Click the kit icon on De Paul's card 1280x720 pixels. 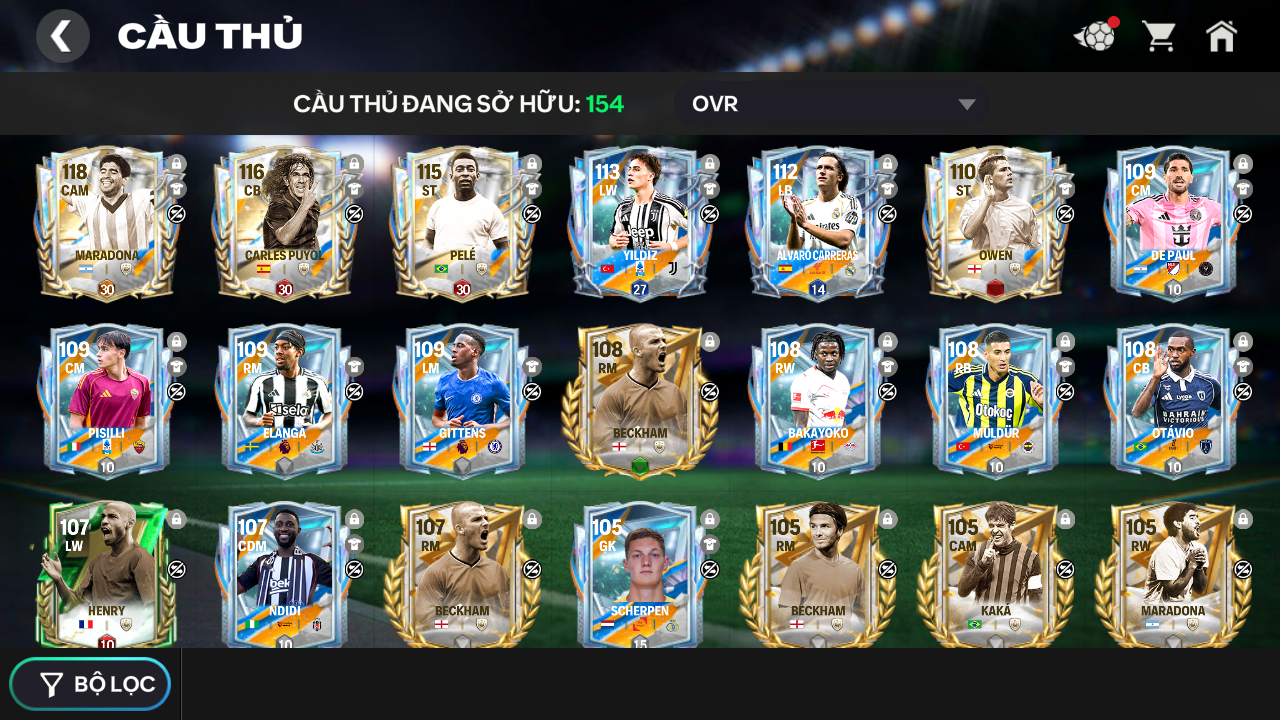point(1242,189)
